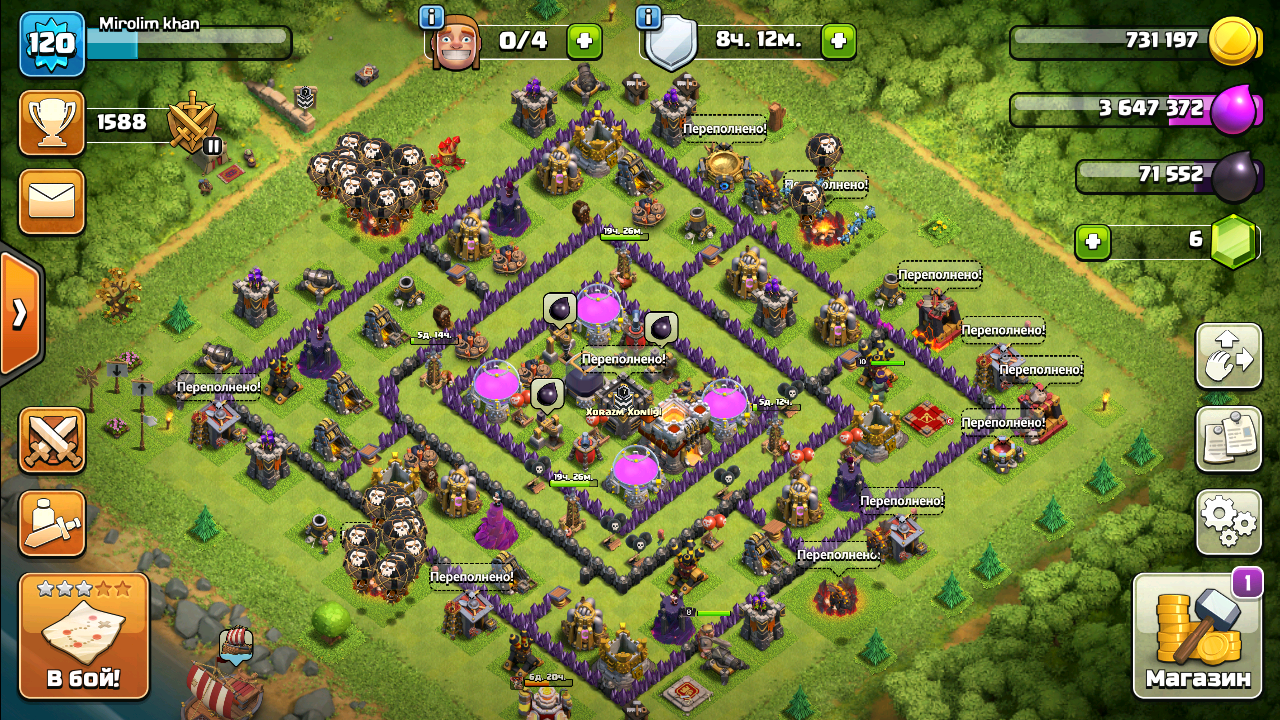Open the clipboard notes button
Image resolution: width=1280 pixels, height=720 pixels.
(1228, 438)
